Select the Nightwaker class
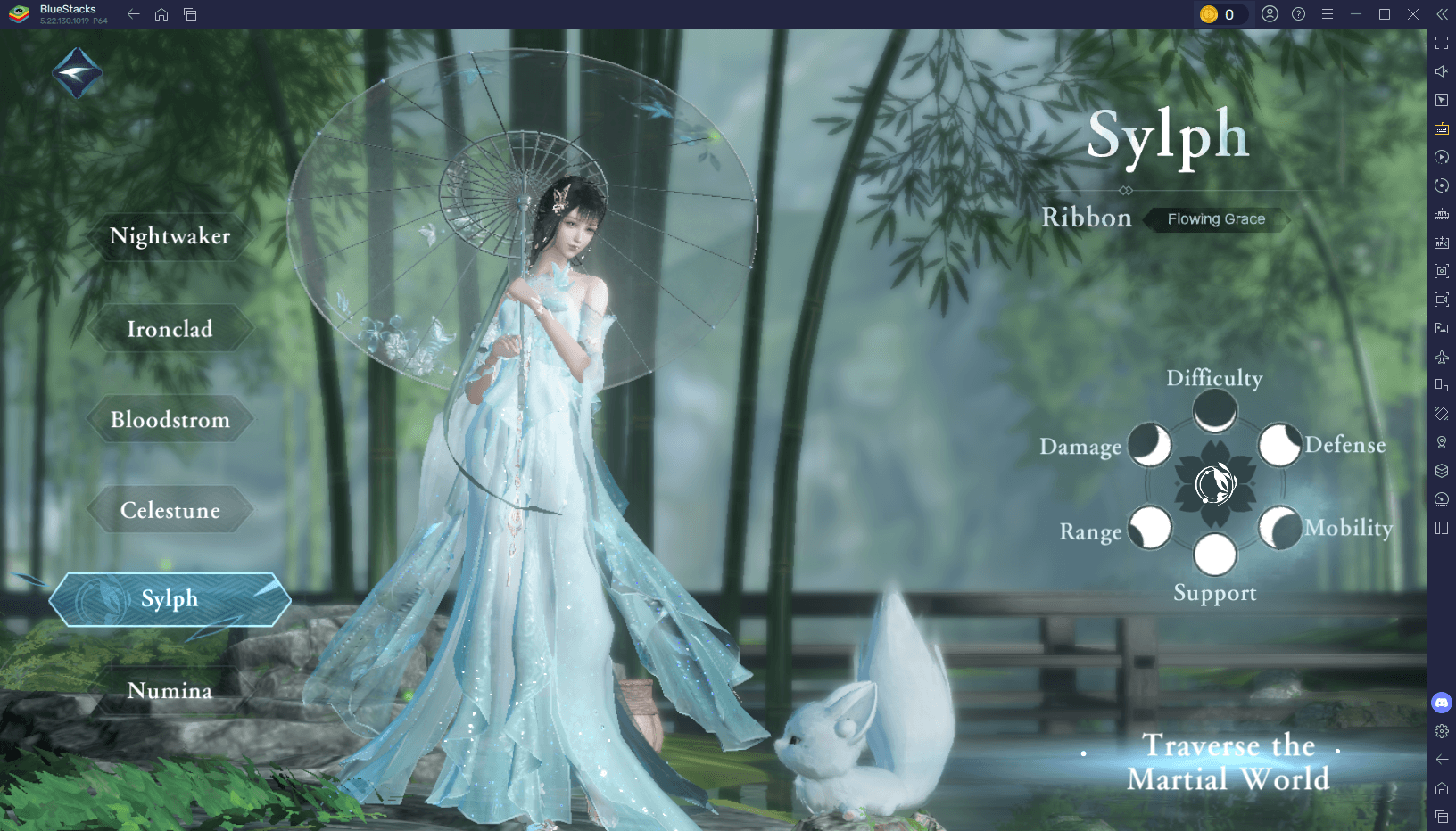Image resolution: width=1456 pixels, height=831 pixels. 170,236
